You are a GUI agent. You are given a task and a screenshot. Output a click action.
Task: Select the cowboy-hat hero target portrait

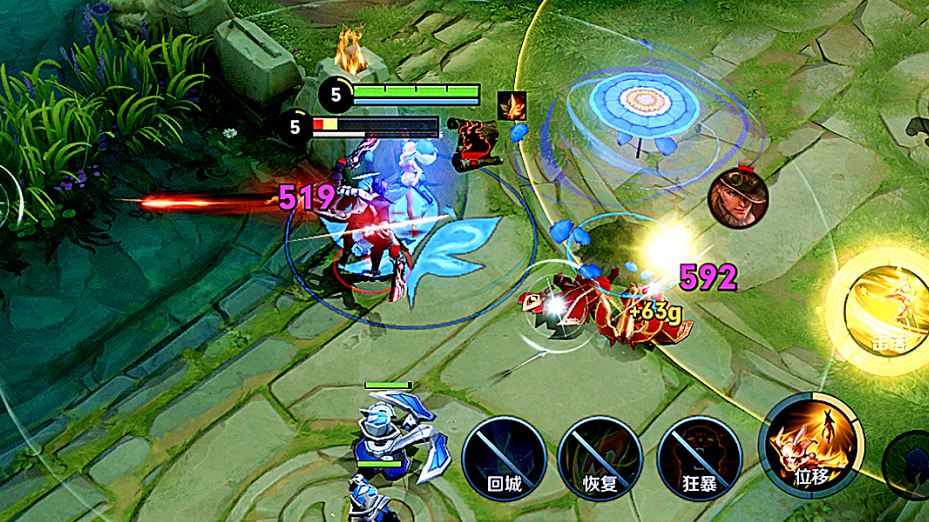pos(736,197)
